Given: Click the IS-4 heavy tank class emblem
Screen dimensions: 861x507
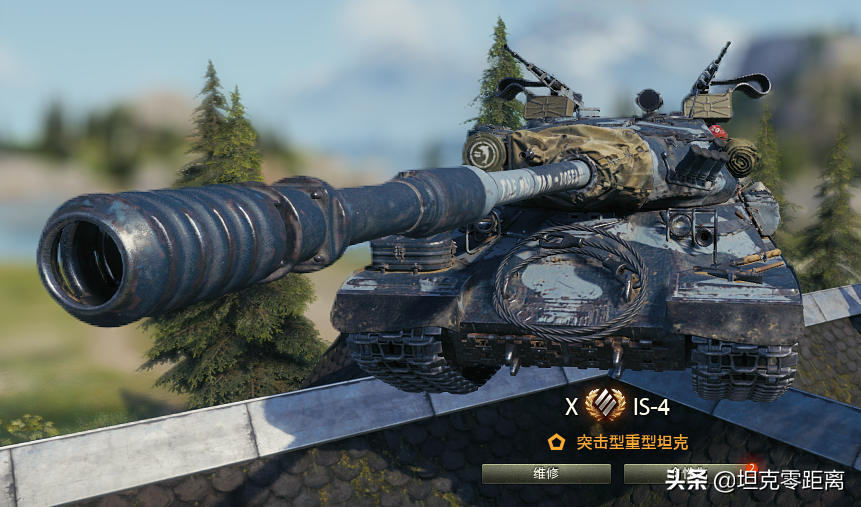Looking at the screenshot, I should [605, 405].
